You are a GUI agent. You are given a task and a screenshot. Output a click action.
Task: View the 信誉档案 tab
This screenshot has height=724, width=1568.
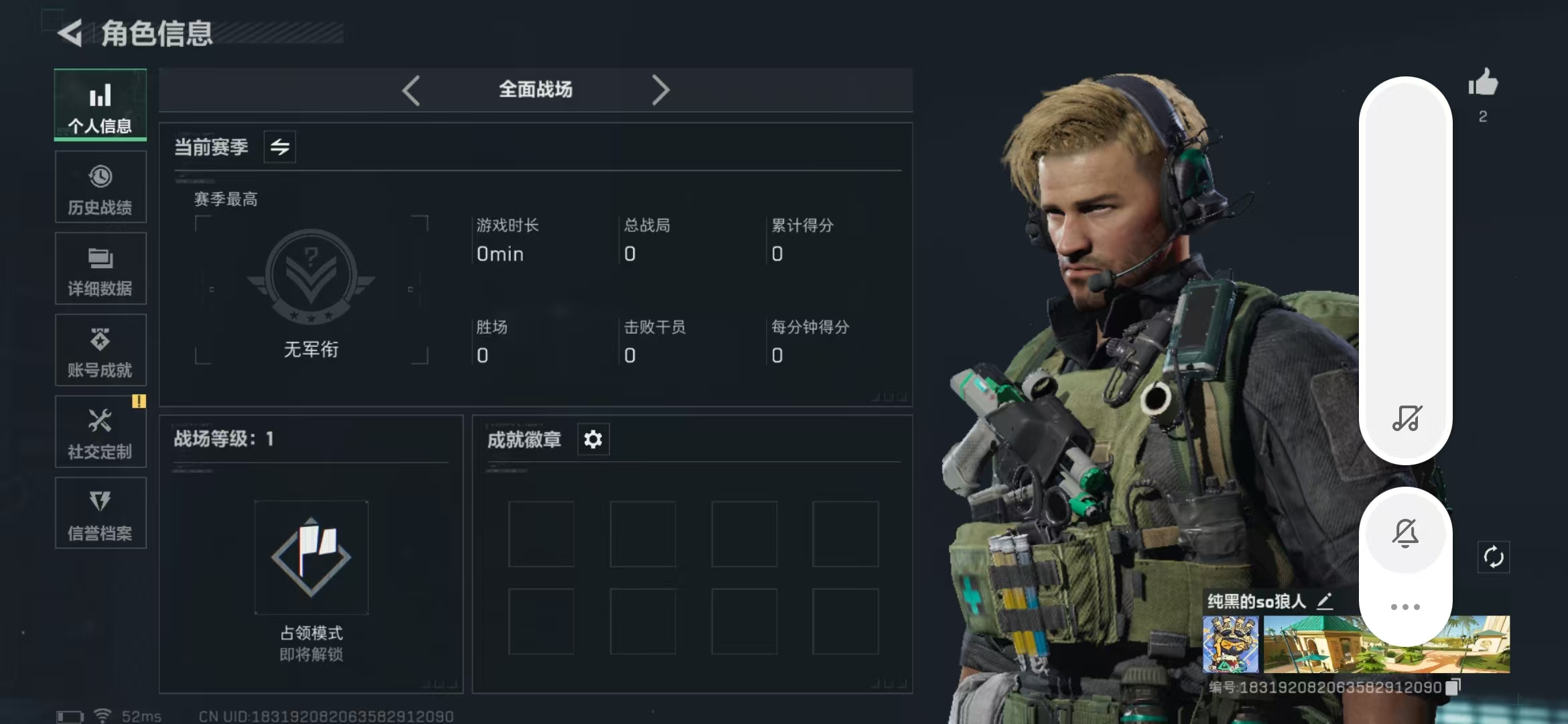coord(101,514)
